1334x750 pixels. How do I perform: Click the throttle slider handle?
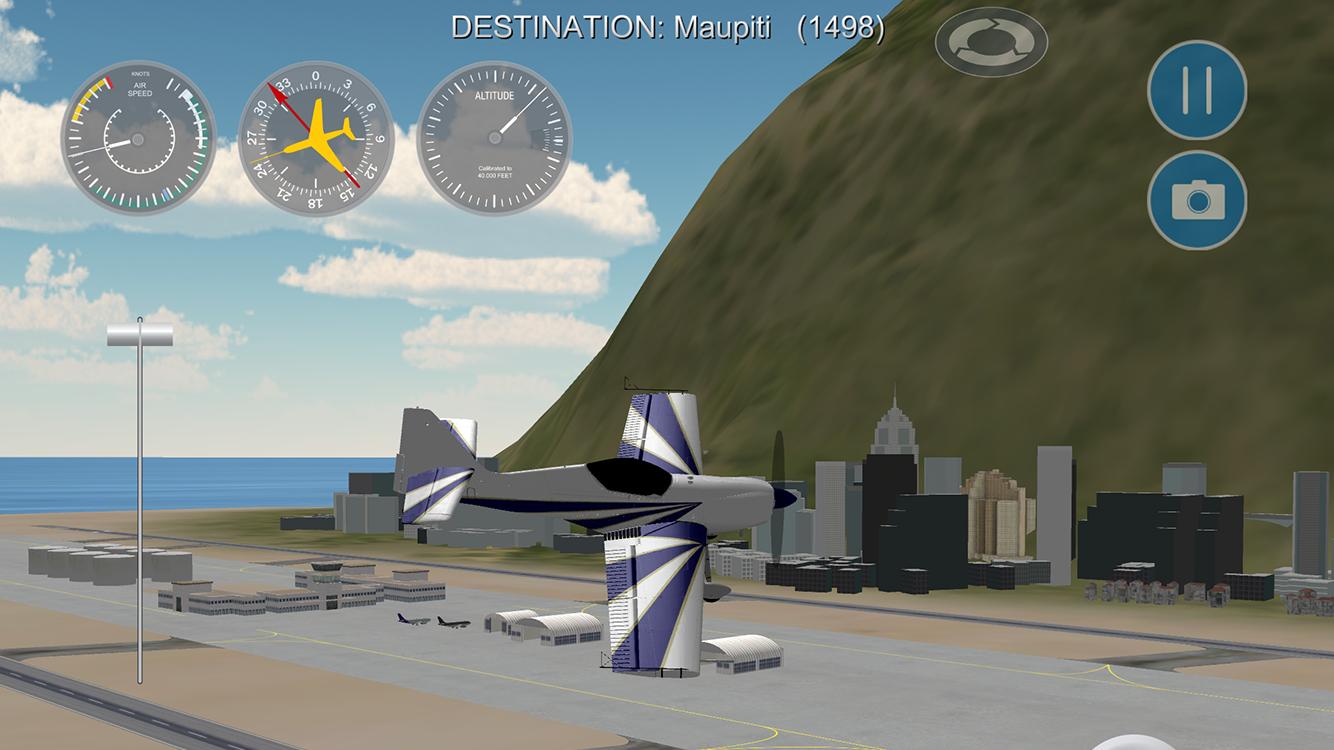[140, 336]
